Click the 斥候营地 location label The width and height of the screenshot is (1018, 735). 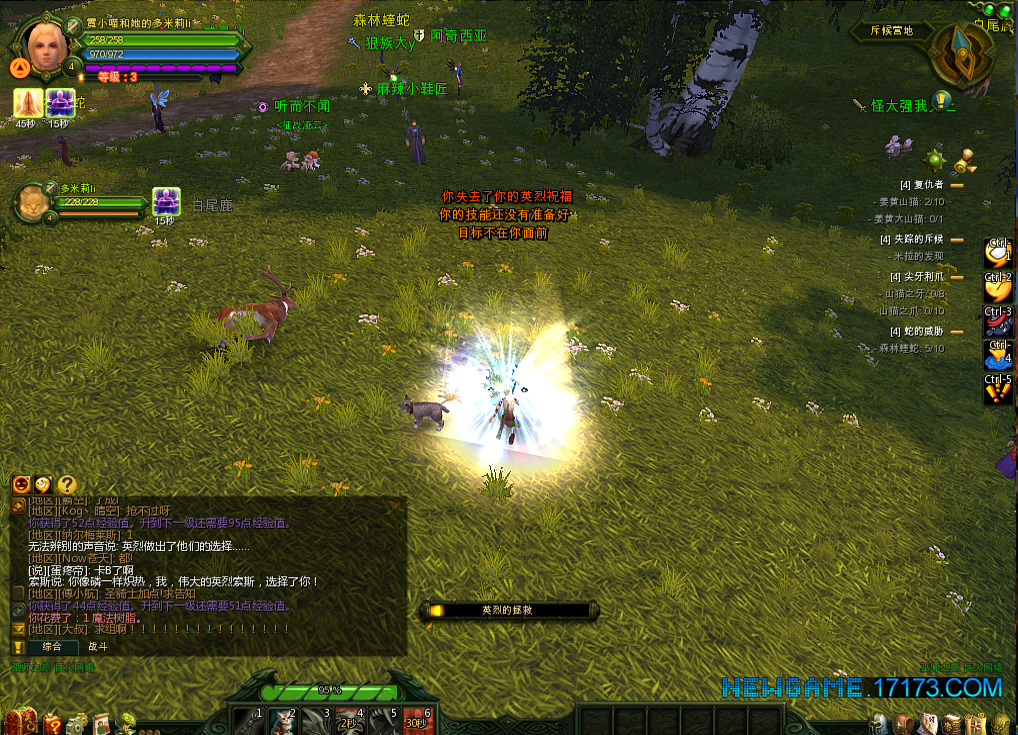891,31
